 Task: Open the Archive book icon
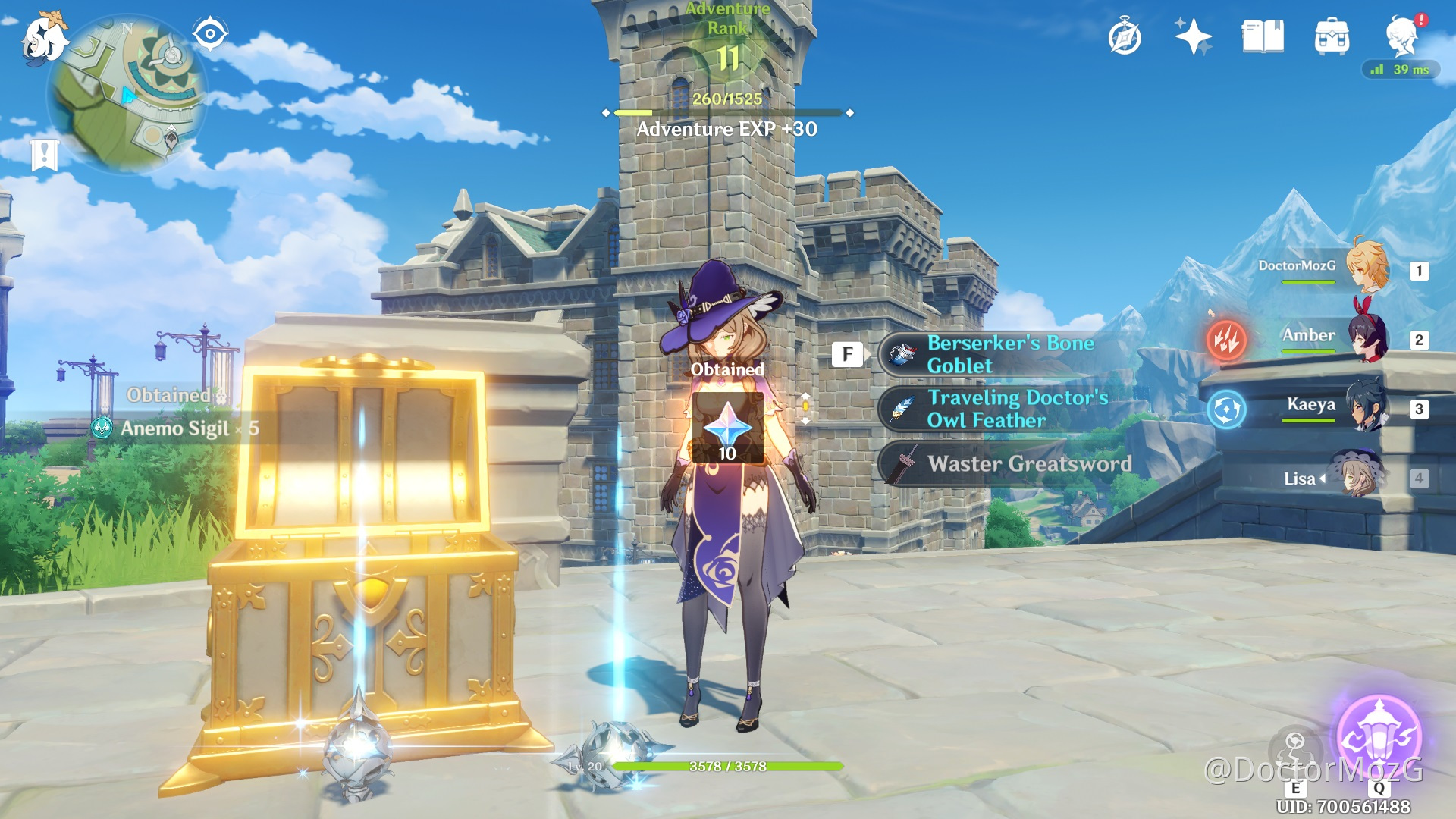point(1263,37)
